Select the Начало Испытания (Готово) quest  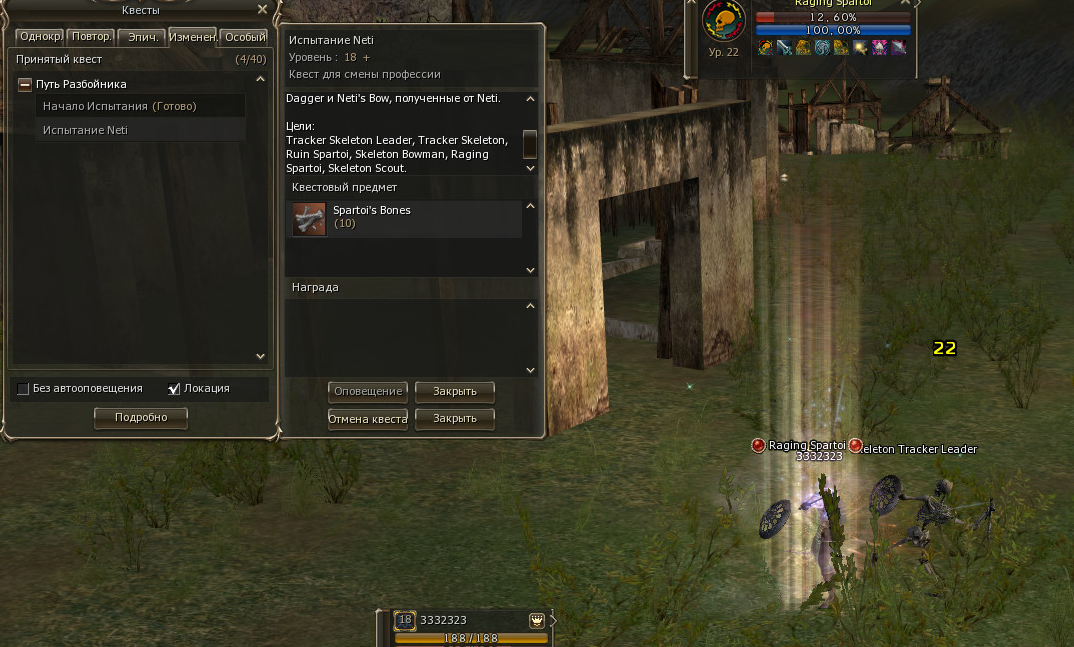[120, 106]
